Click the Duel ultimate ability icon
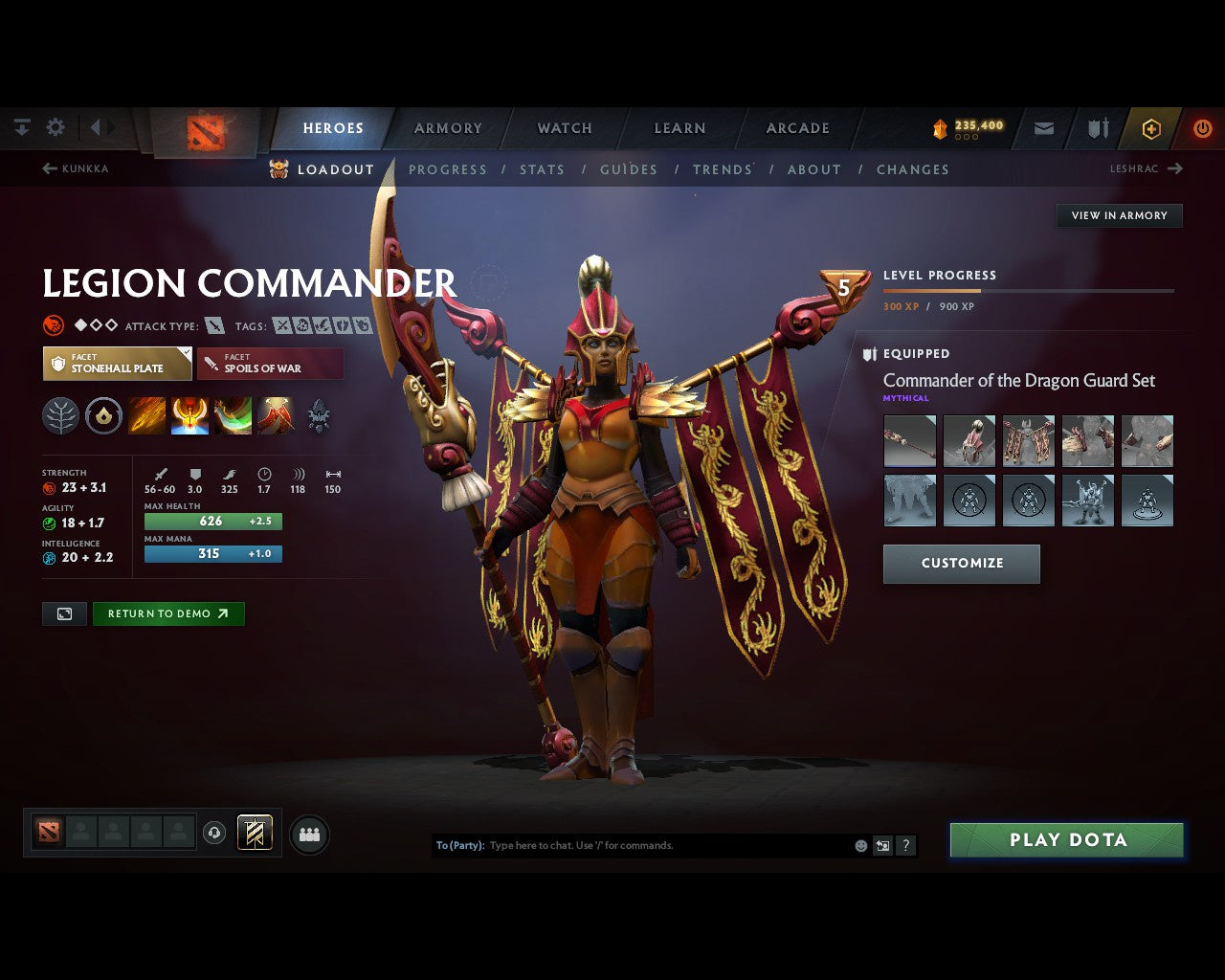 275,415
